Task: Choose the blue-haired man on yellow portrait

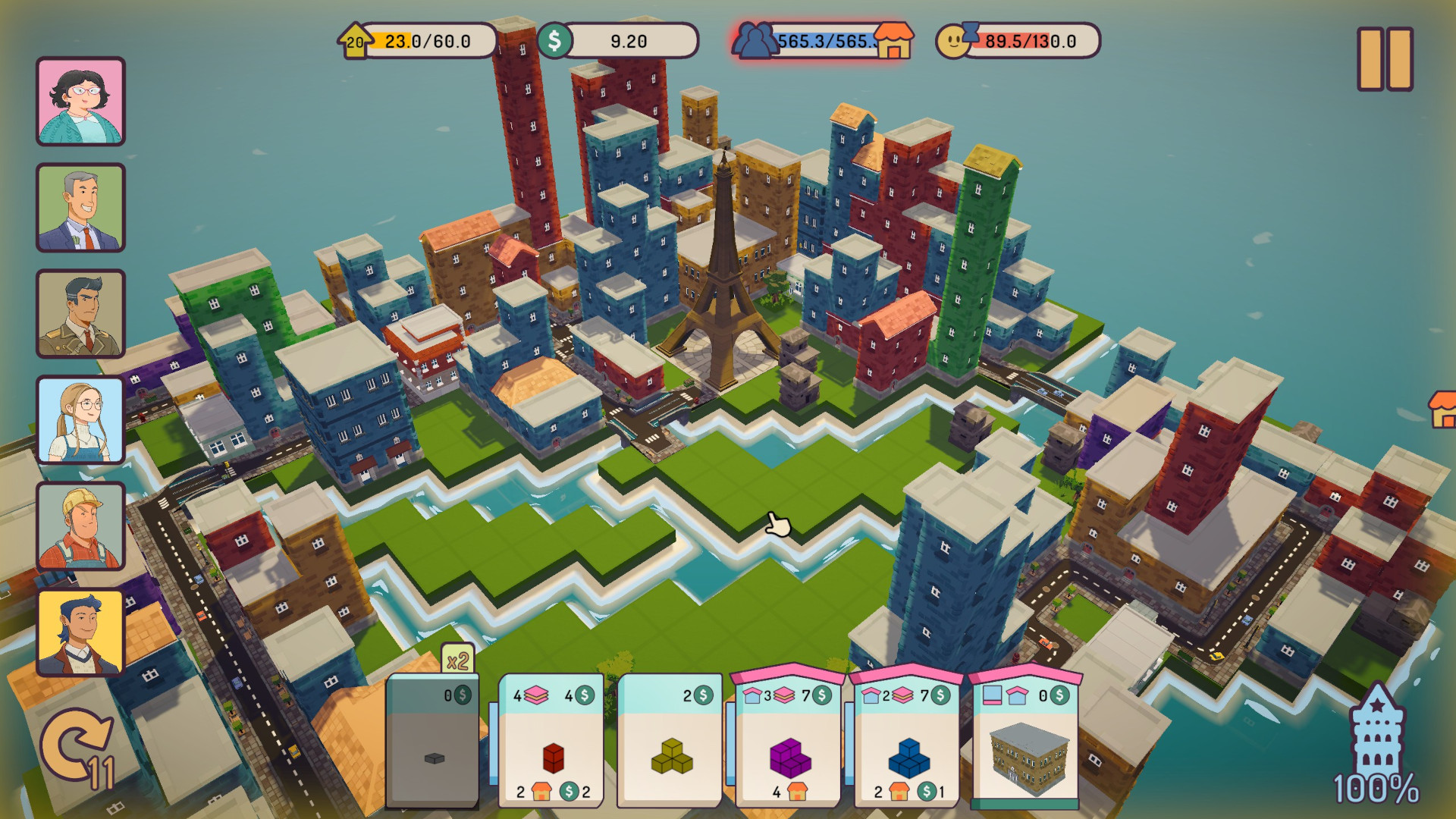Action: (x=80, y=632)
